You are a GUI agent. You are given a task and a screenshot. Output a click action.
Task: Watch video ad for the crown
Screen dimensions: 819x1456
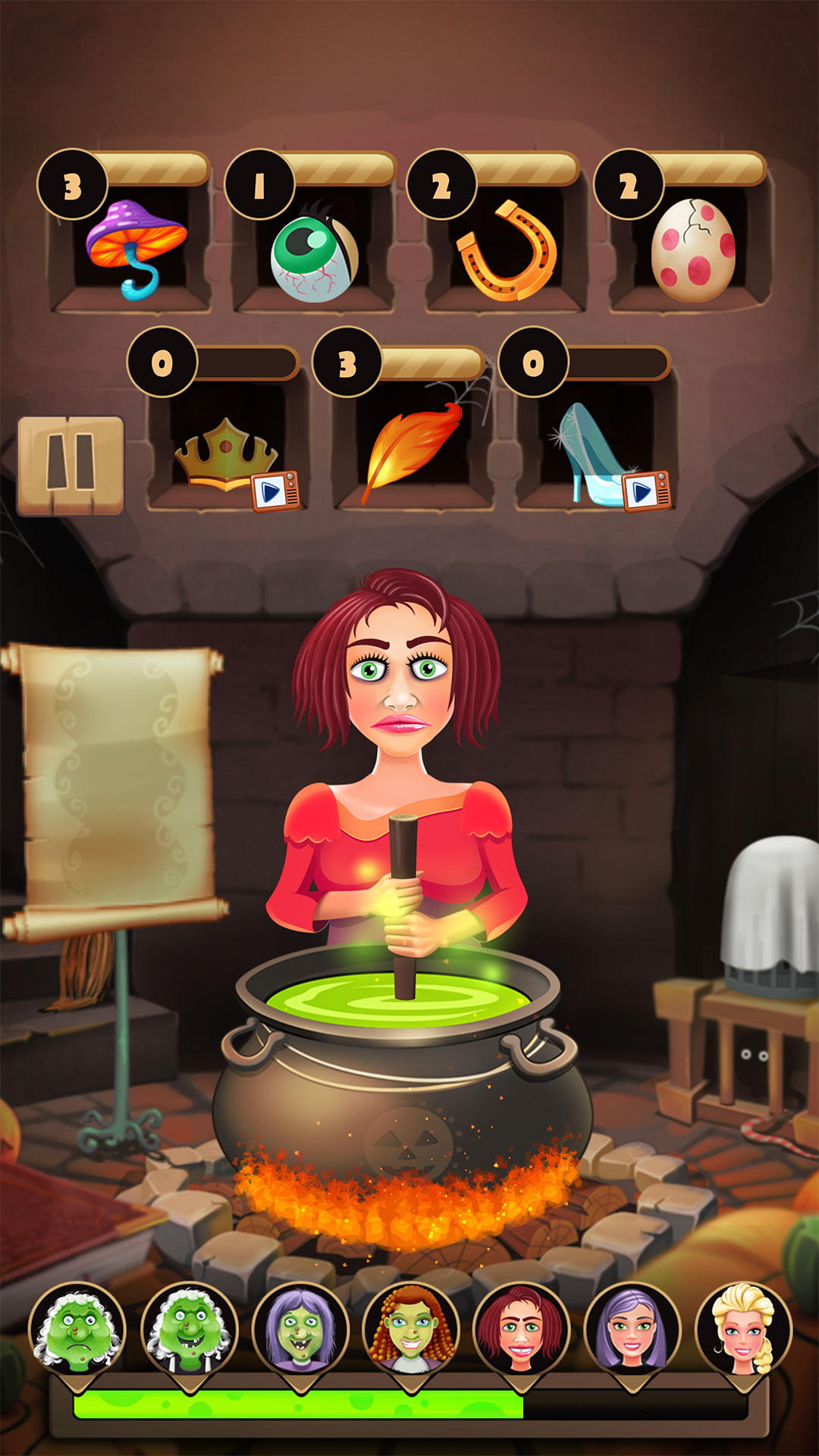click(275, 491)
